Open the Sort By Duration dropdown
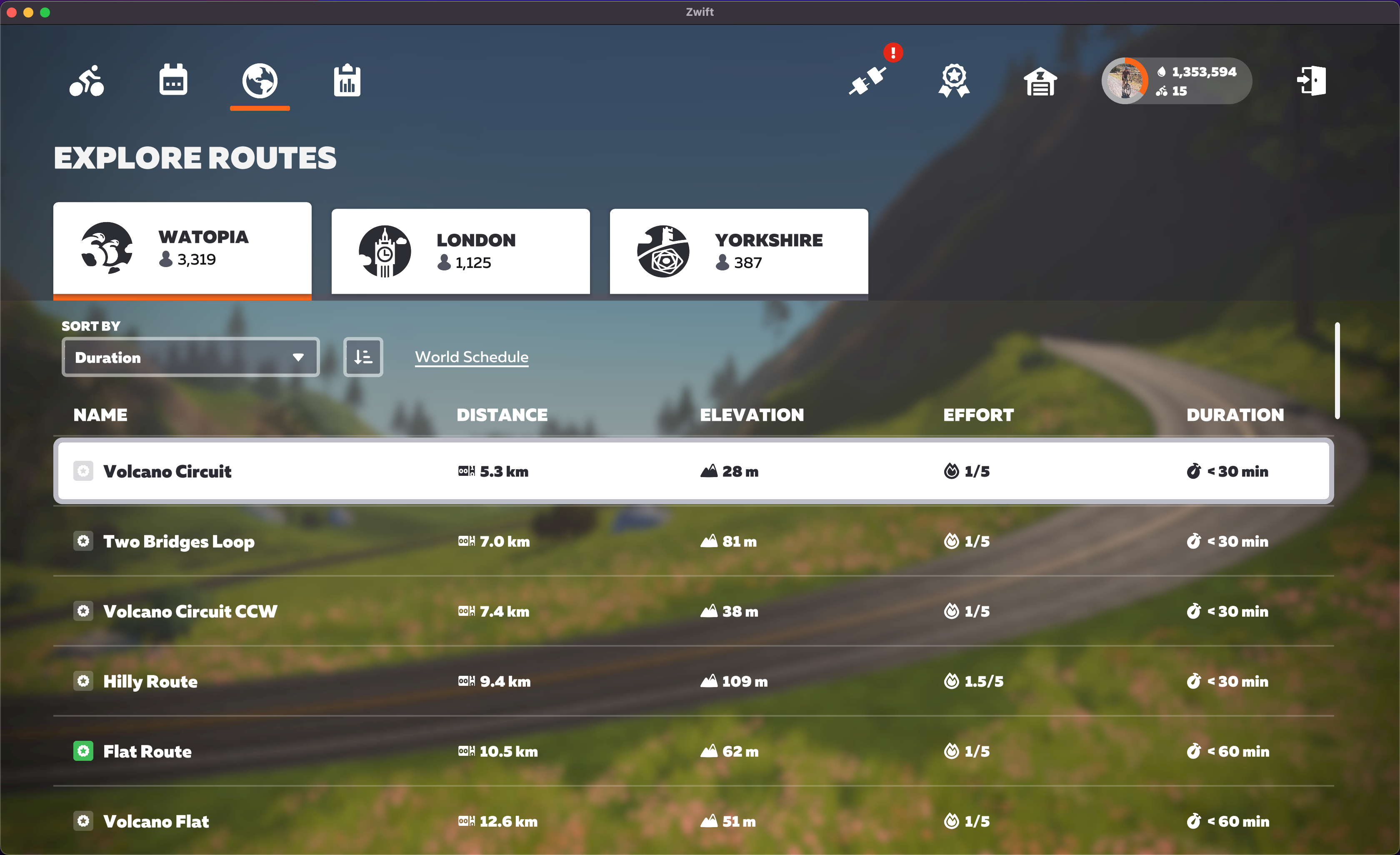This screenshot has width=1400, height=855. point(190,357)
